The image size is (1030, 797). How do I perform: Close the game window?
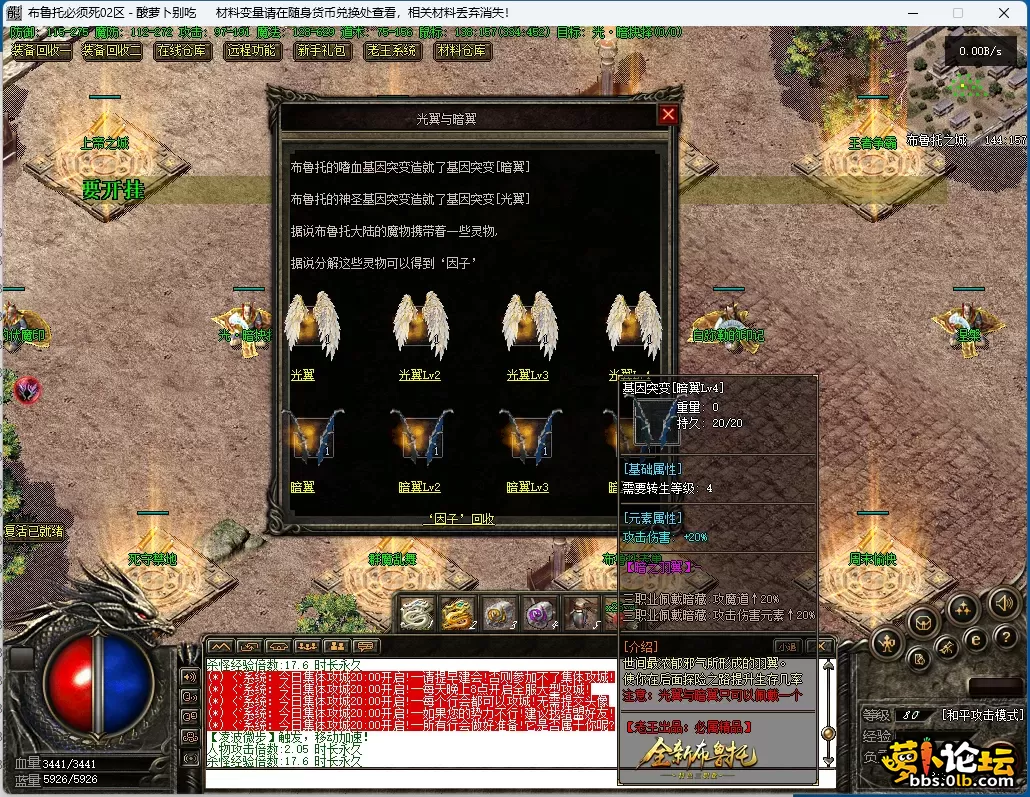pyautogui.click(x=1004, y=13)
